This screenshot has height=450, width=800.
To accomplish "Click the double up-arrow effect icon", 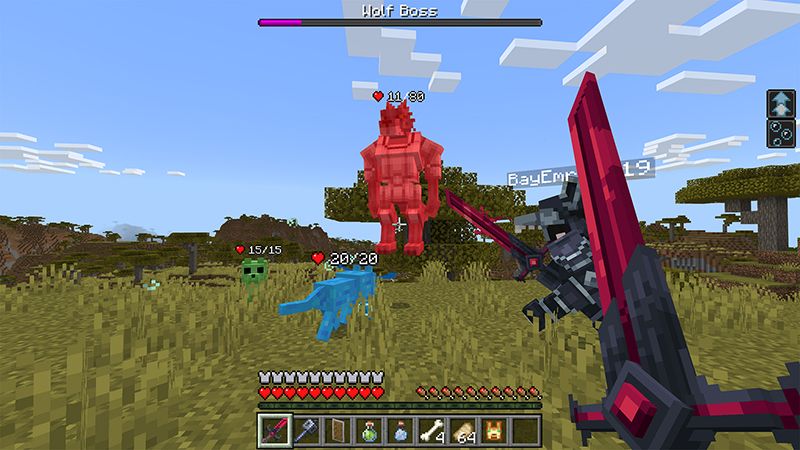I will point(779,104).
